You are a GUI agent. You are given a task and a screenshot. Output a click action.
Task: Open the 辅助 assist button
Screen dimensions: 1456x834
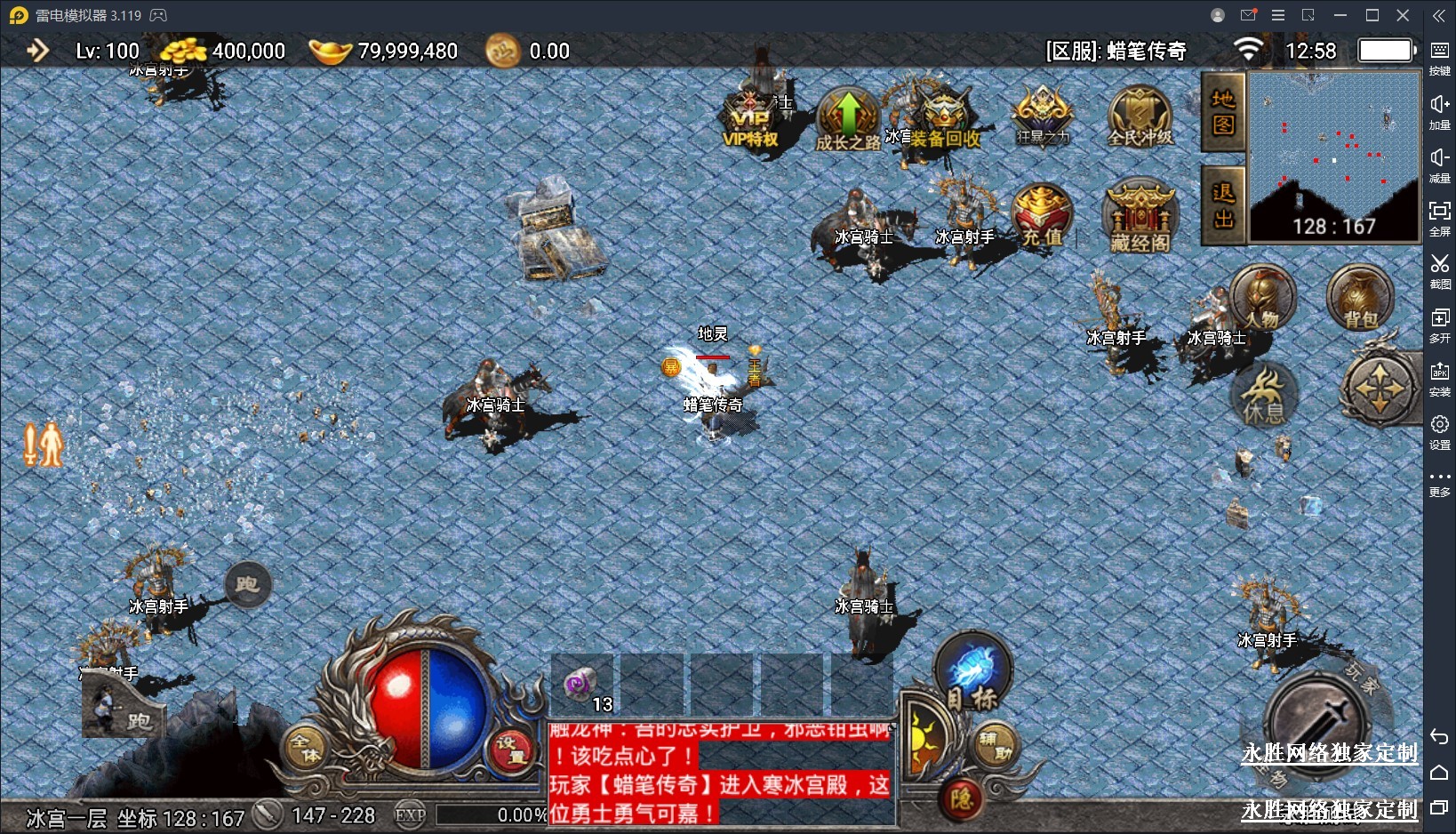996,745
